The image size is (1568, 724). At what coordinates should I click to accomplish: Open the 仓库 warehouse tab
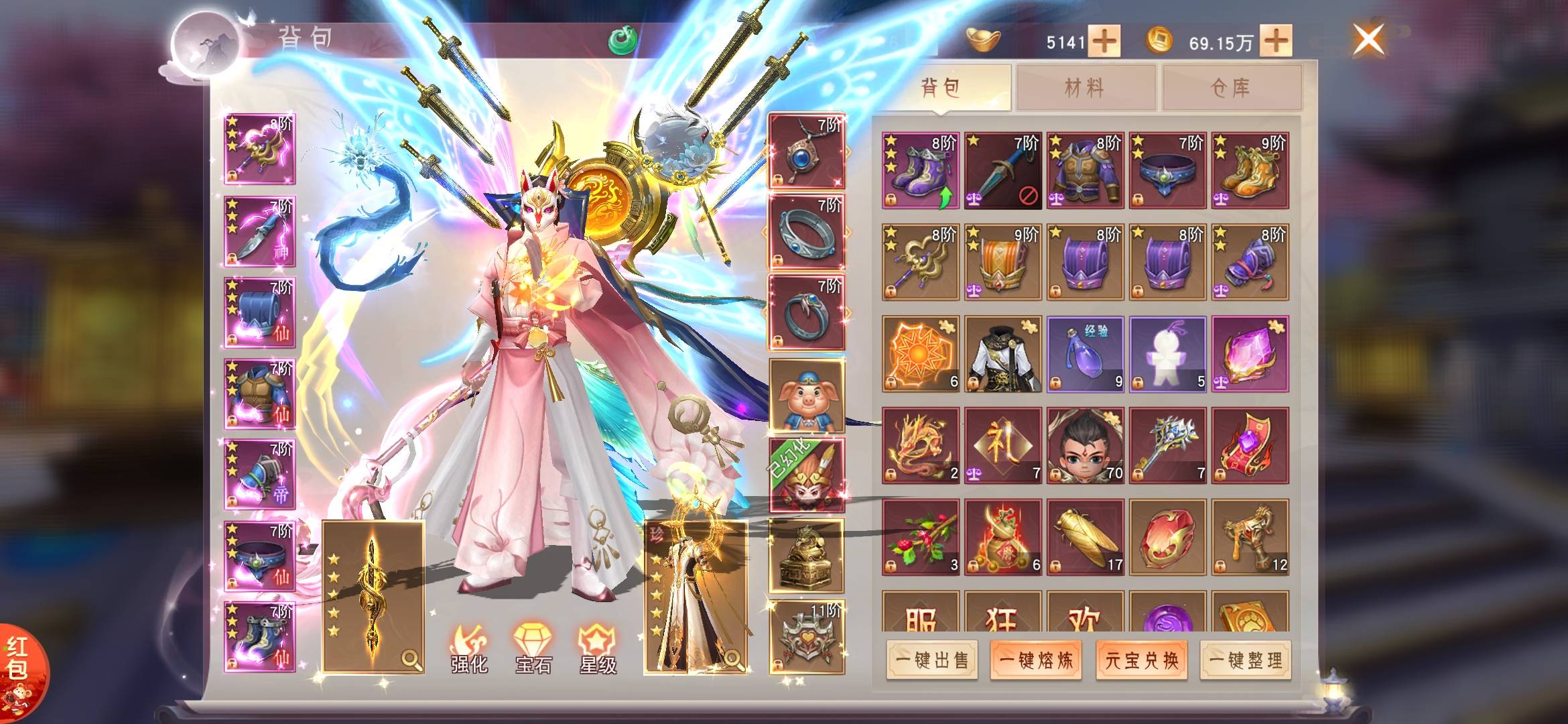(x=1231, y=87)
